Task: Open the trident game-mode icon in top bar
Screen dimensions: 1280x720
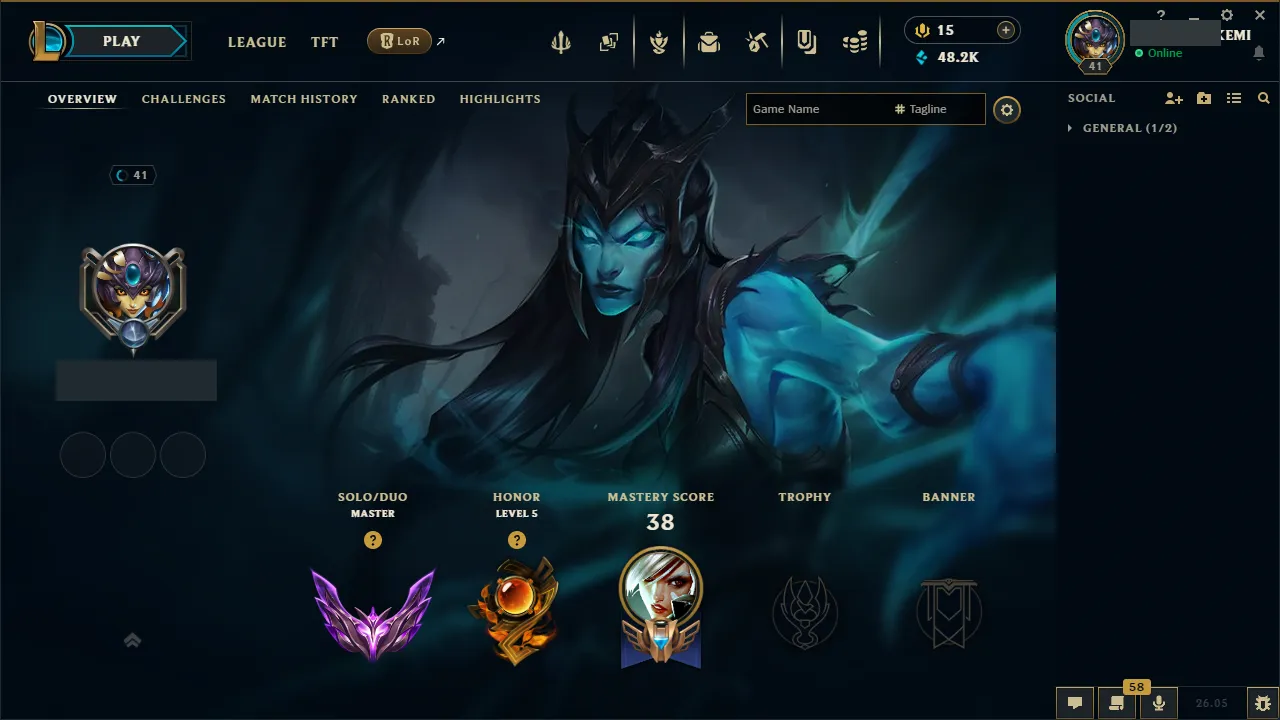Action: coord(561,42)
